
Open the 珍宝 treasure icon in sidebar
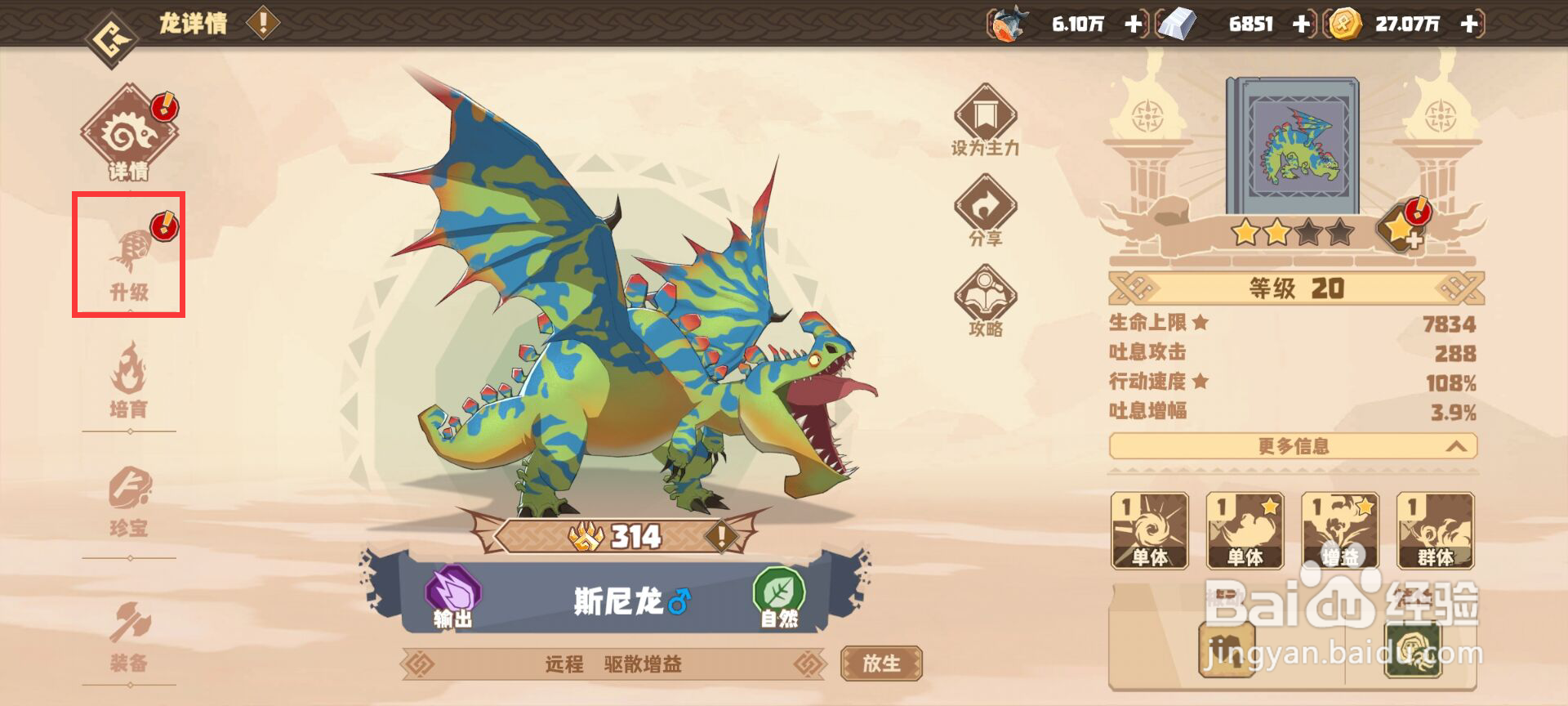pos(128,490)
